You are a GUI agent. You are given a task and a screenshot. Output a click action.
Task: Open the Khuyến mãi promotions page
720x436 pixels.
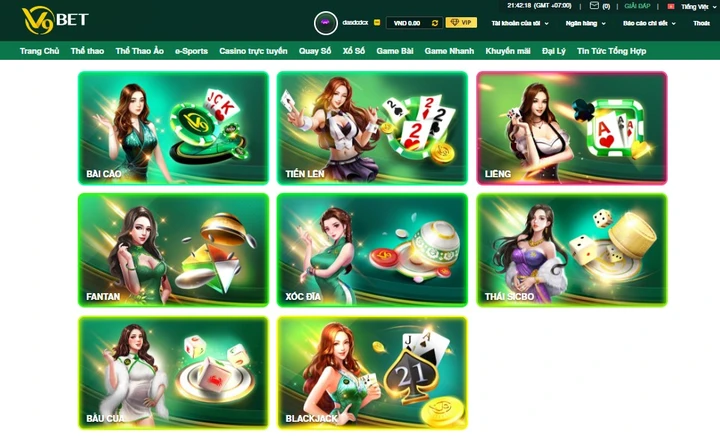[x=509, y=50]
